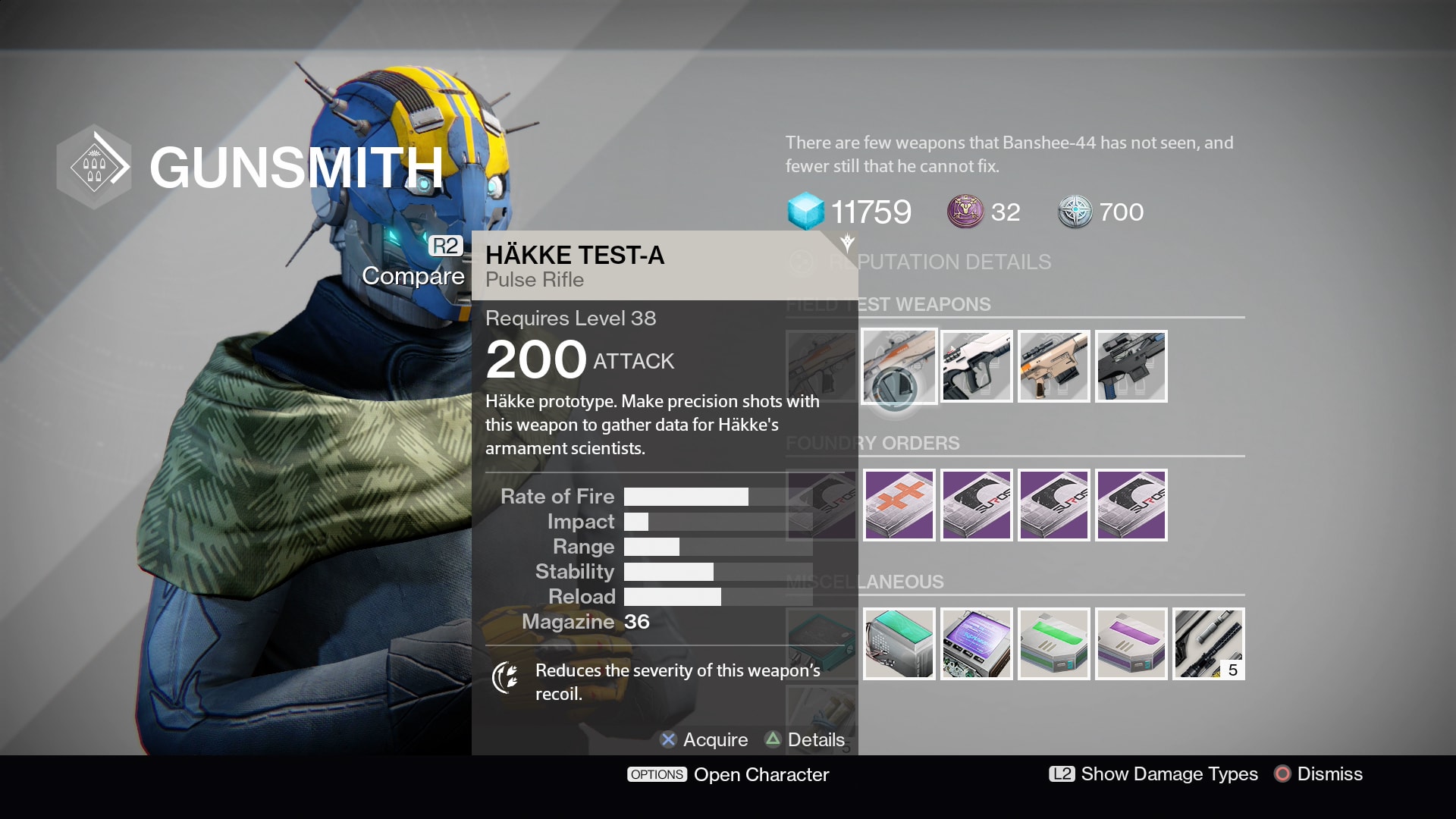Select the orange cross foundry order
The image size is (1456, 819).
tap(899, 505)
